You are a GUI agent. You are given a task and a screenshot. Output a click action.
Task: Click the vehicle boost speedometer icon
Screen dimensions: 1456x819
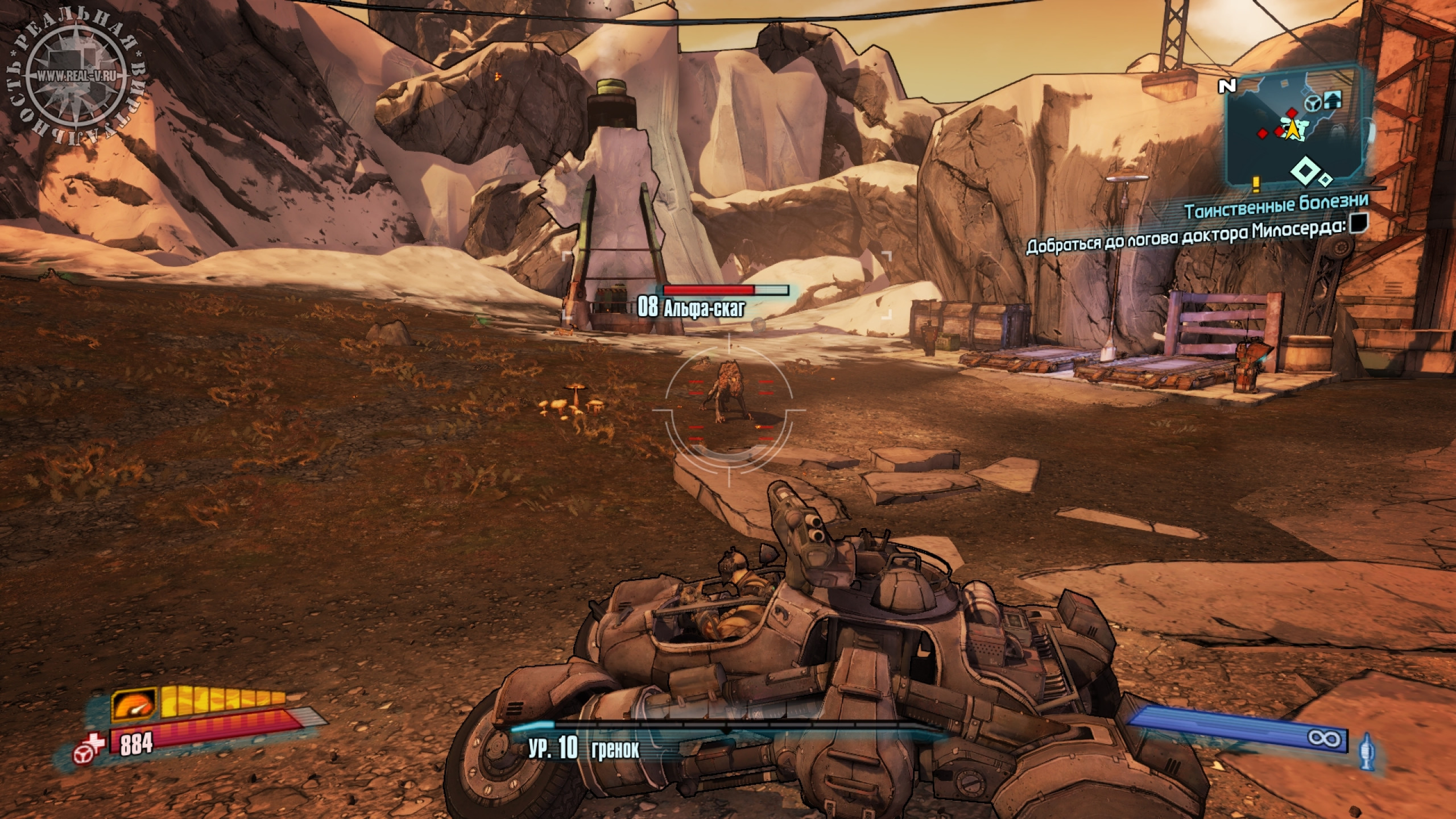[134, 705]
